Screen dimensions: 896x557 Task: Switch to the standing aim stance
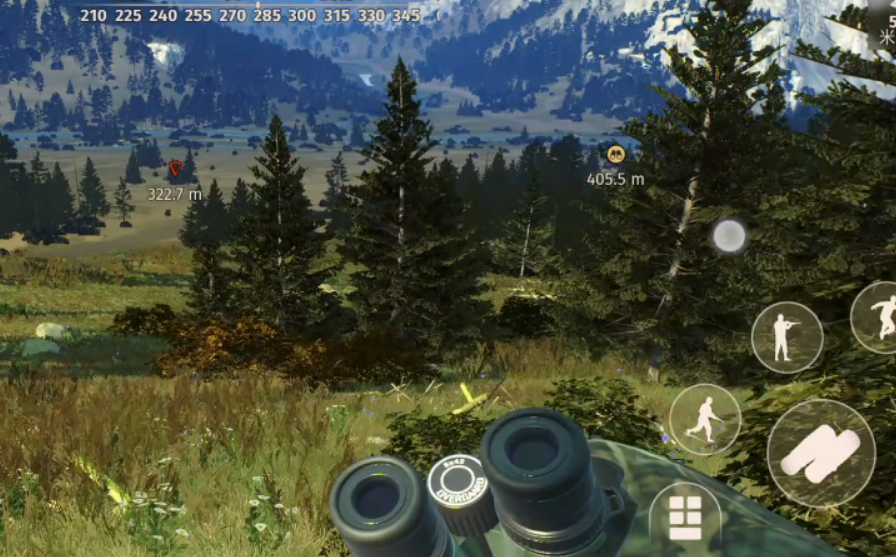tap(787, 337)
